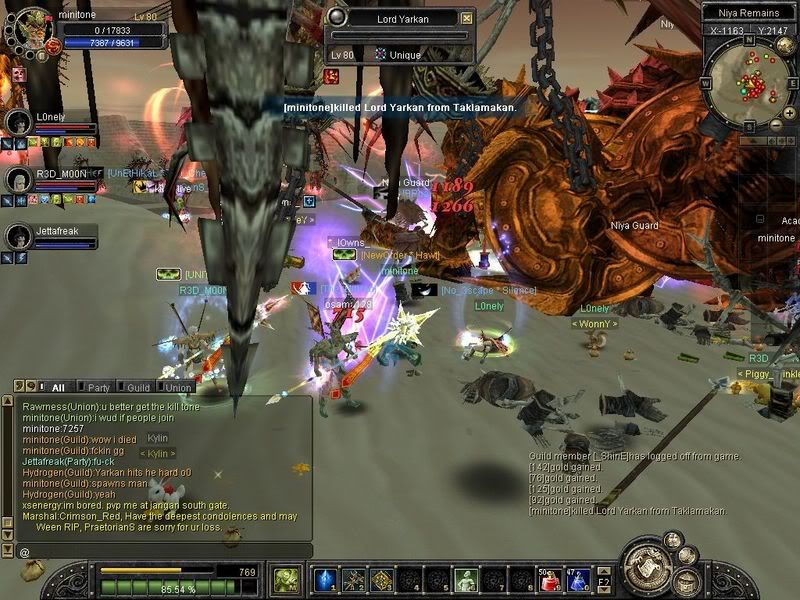Switch chat to the Guild tab
The width and height of the screenshot is (800, 600).
click(138, 387)
